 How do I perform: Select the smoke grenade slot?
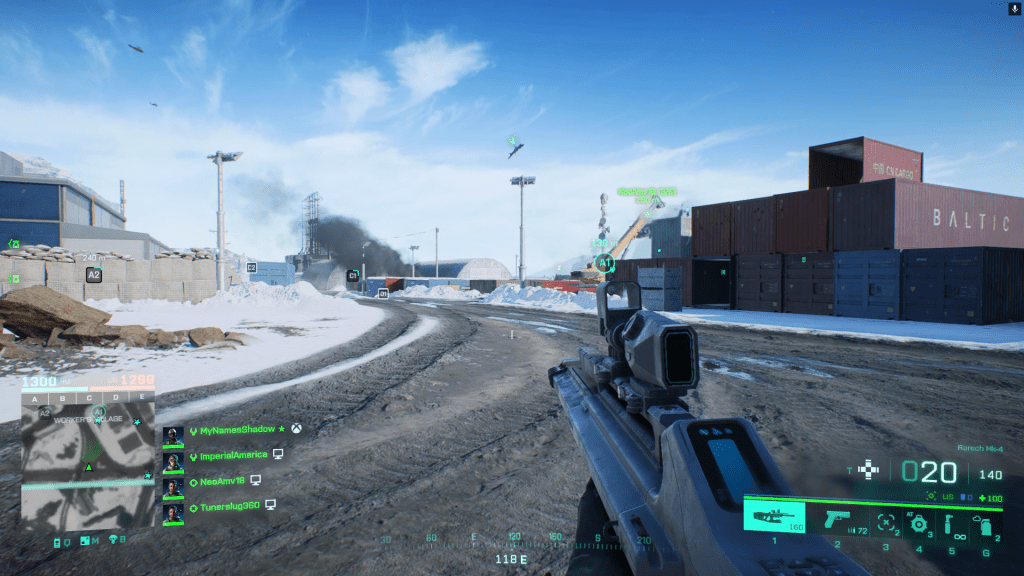tap(984, 524)
